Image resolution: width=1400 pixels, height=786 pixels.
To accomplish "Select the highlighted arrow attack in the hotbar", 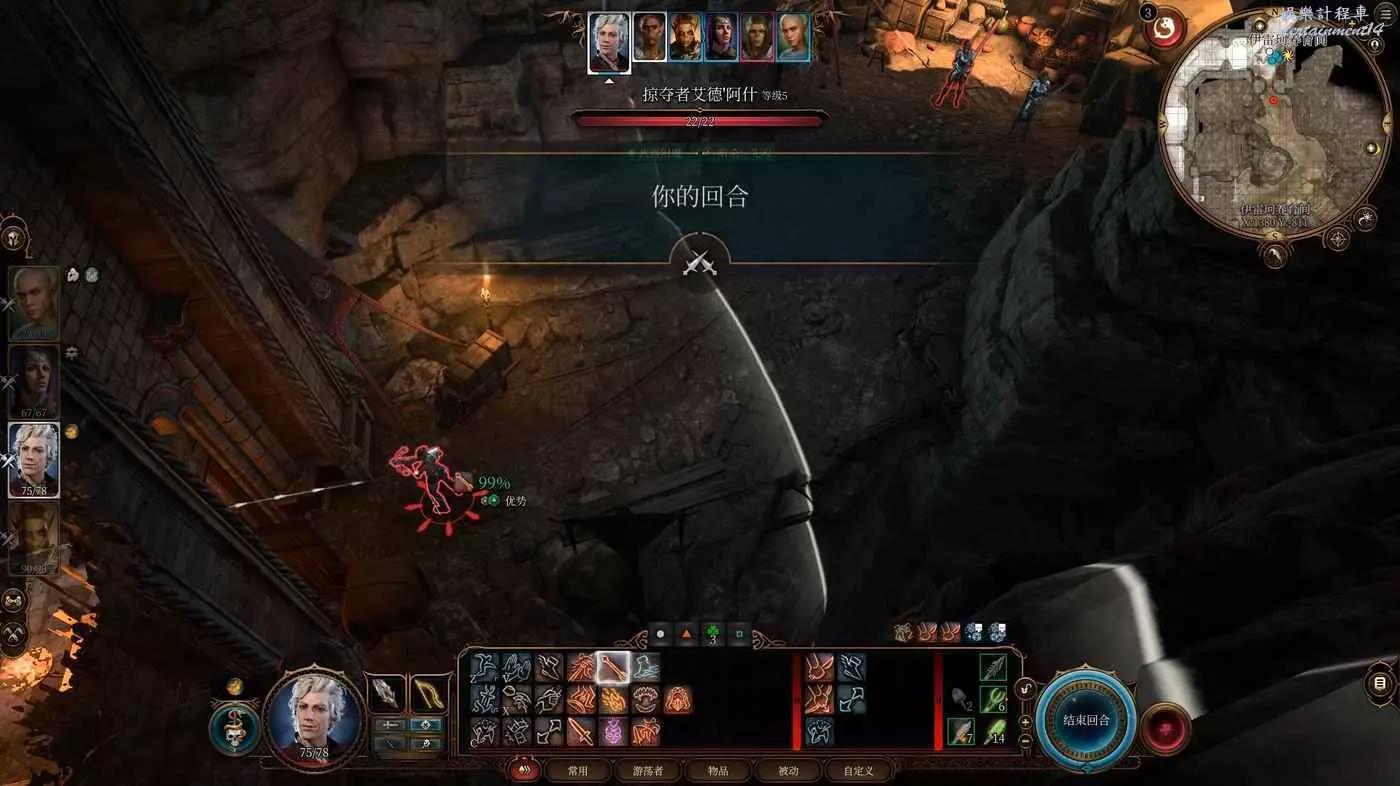I will click(612, 667).
